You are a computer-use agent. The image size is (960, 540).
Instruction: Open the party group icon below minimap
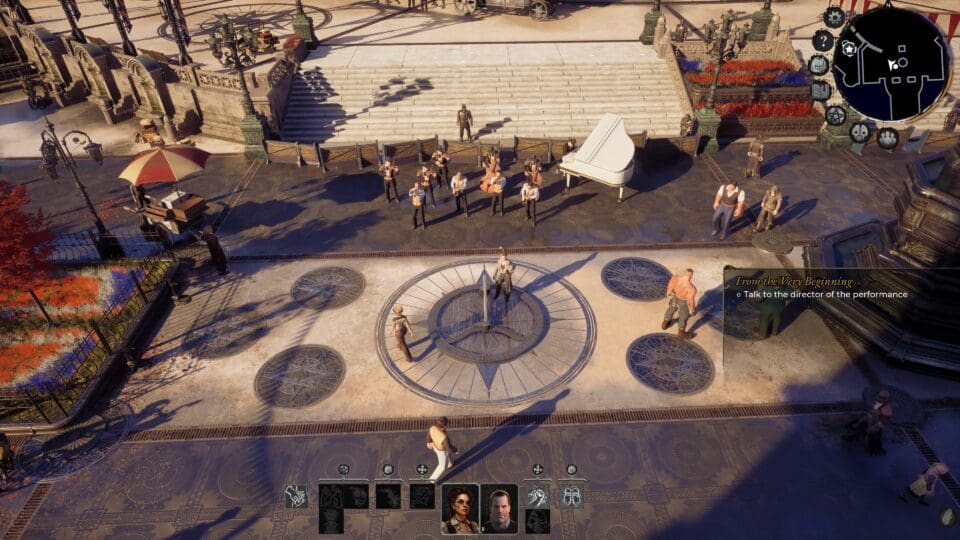[887, 138]
